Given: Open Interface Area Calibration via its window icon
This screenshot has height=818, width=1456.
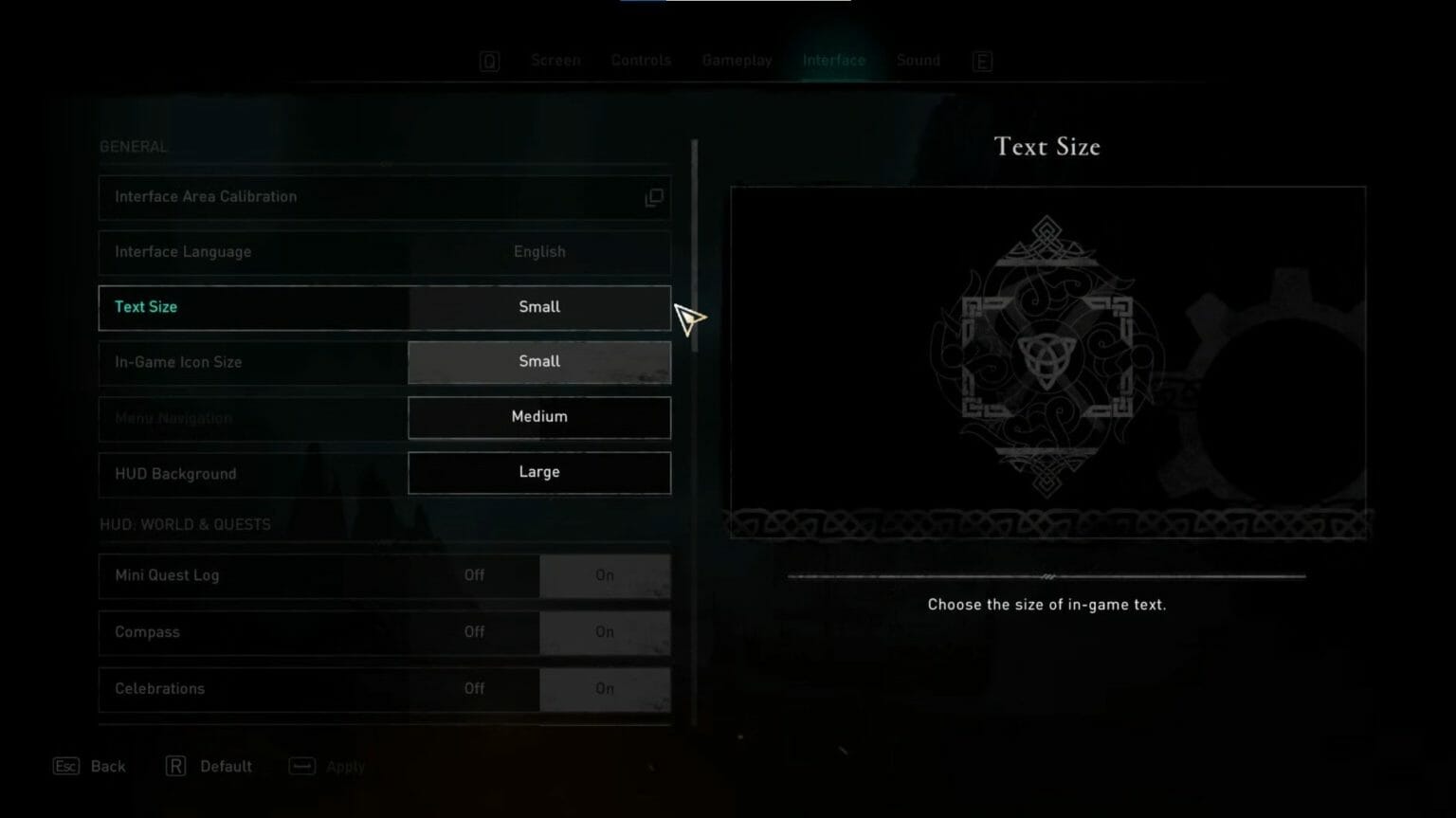Looking at the screenshot, I should [x=654, y=197].
